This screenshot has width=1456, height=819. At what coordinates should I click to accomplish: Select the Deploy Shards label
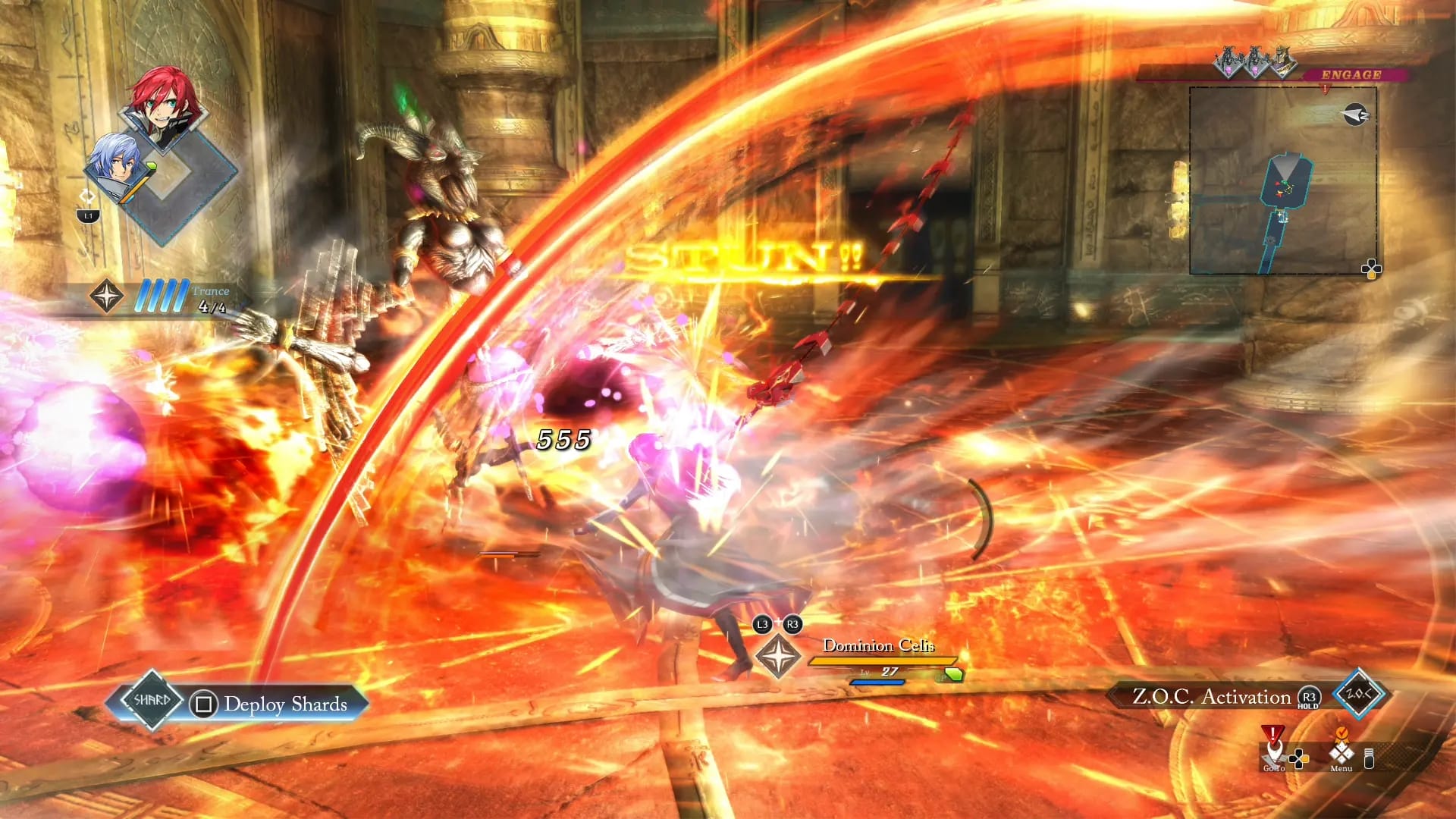285,704
